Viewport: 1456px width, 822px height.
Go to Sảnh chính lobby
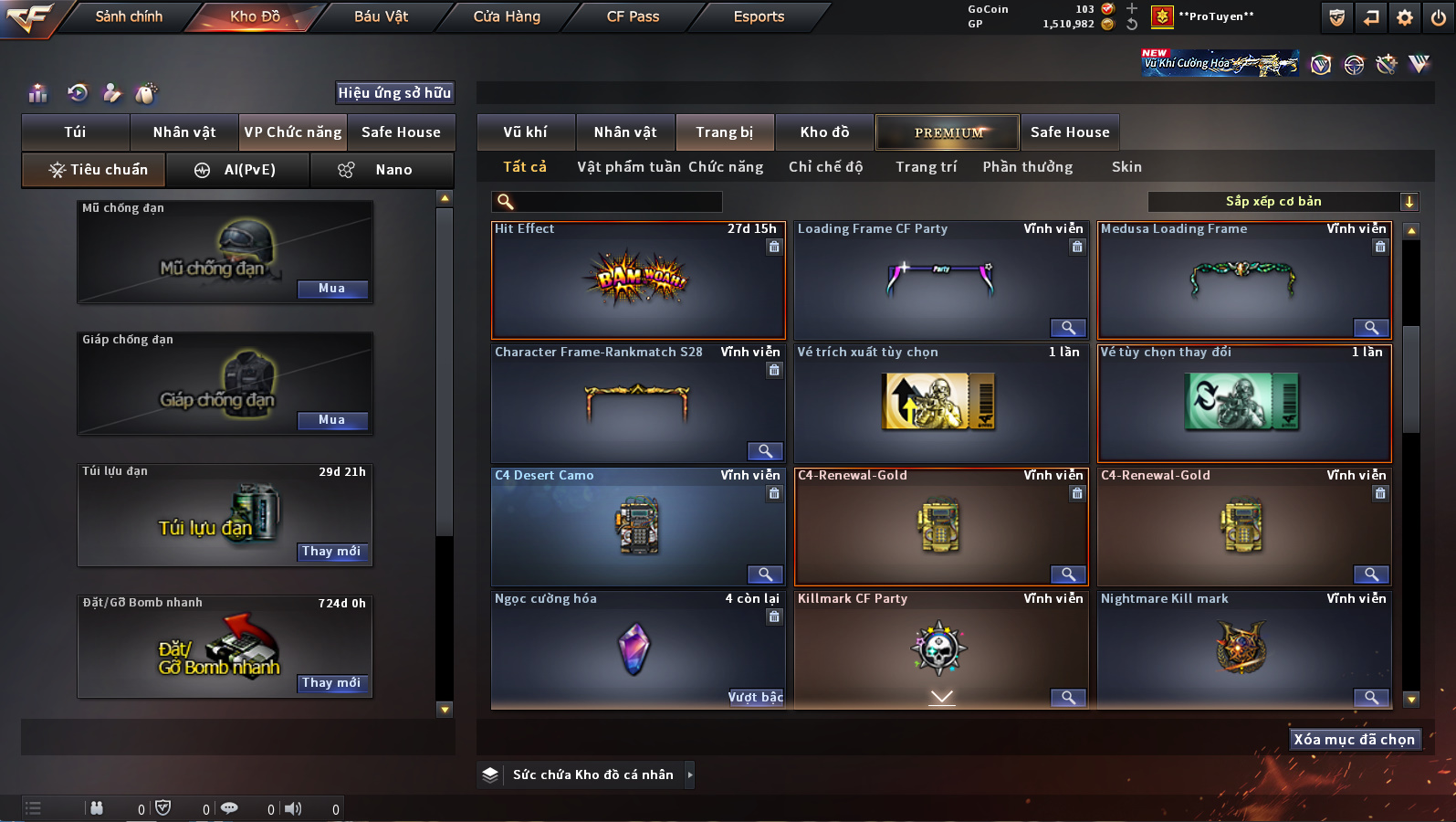click(x=129, y=16)
